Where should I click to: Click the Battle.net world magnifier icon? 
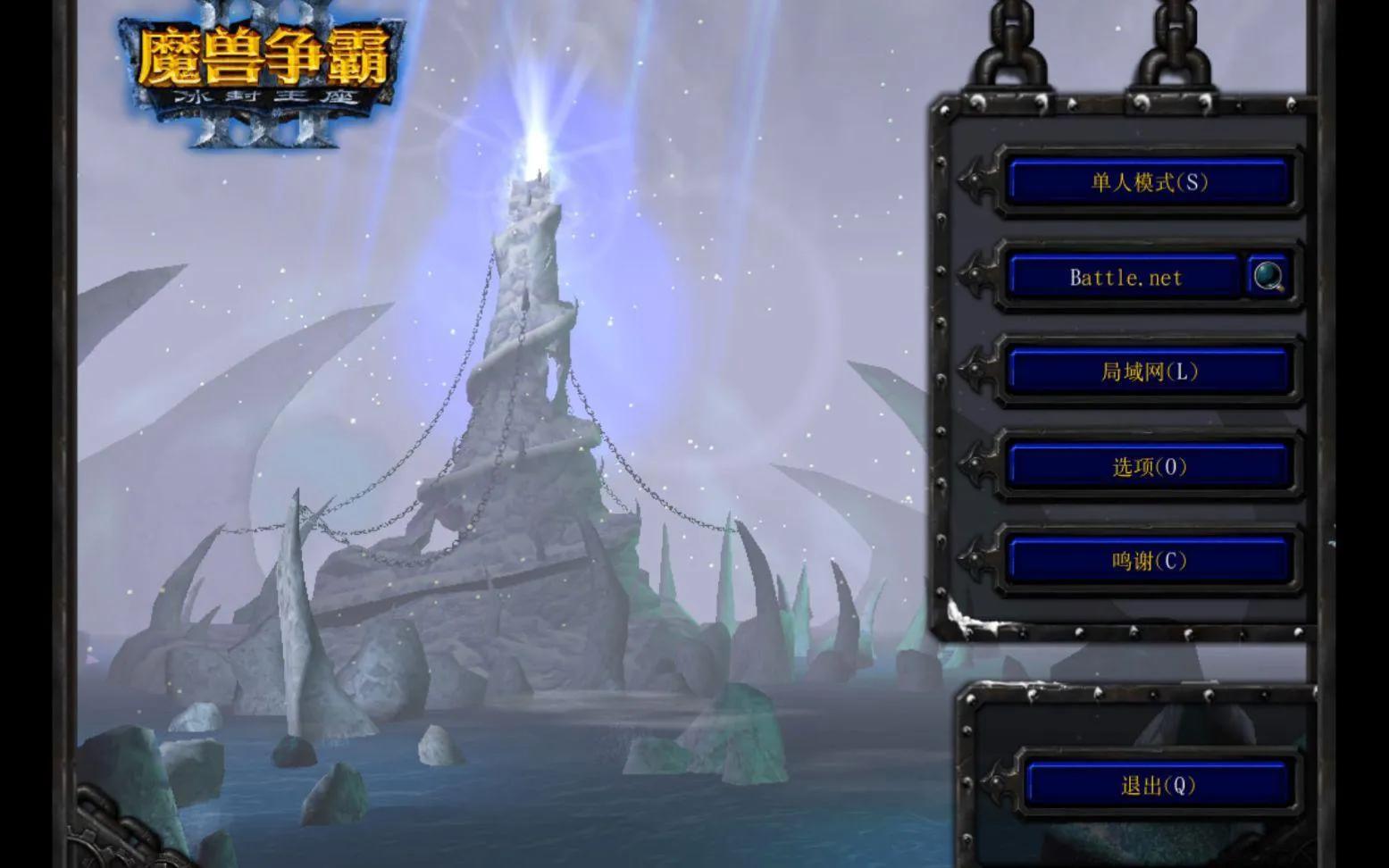coord(1270,276)
